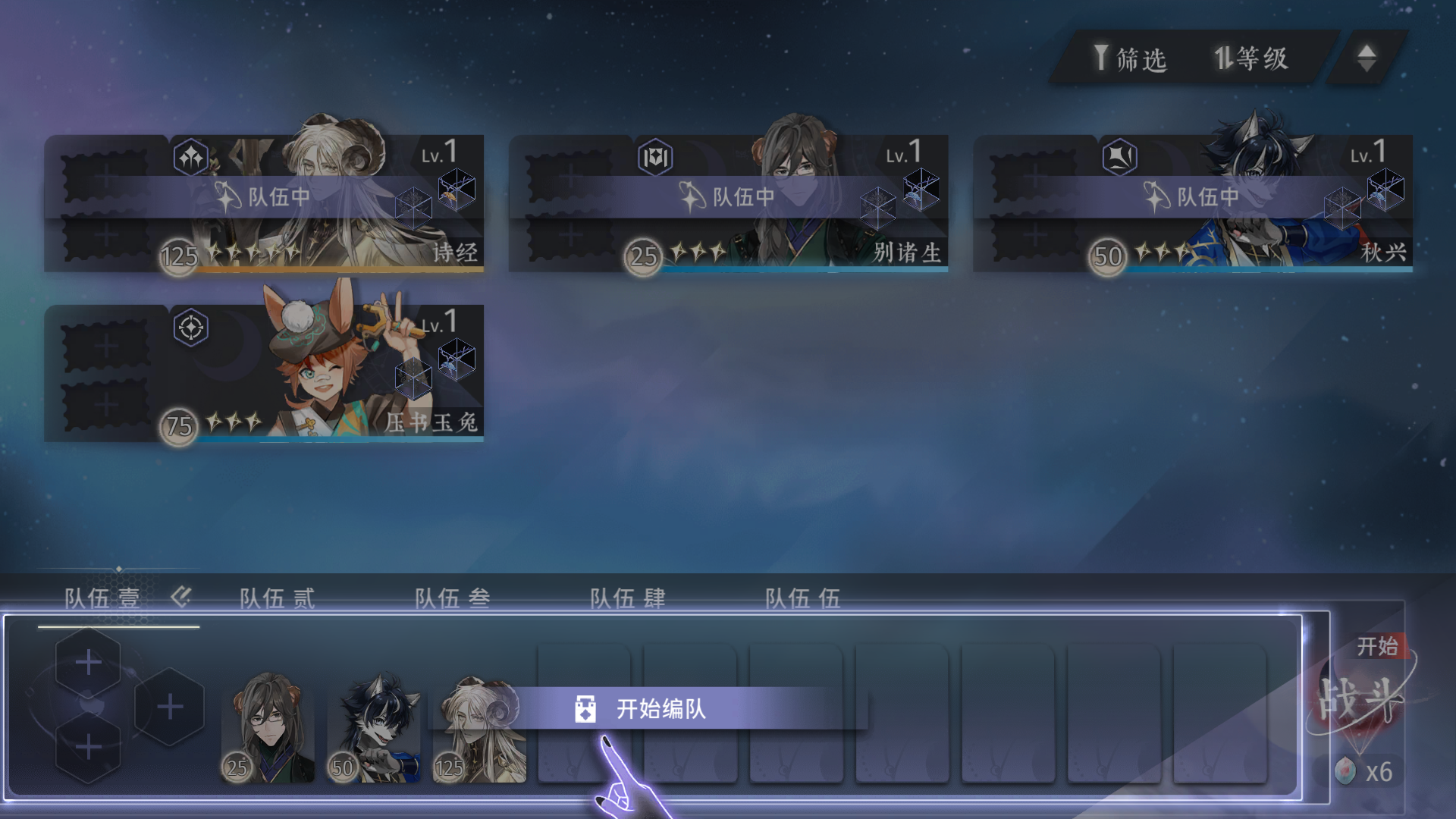The height and width of the screenshot is (819, 1456).
Task: Select the 诗经 character card
Action: coord(303,205)
